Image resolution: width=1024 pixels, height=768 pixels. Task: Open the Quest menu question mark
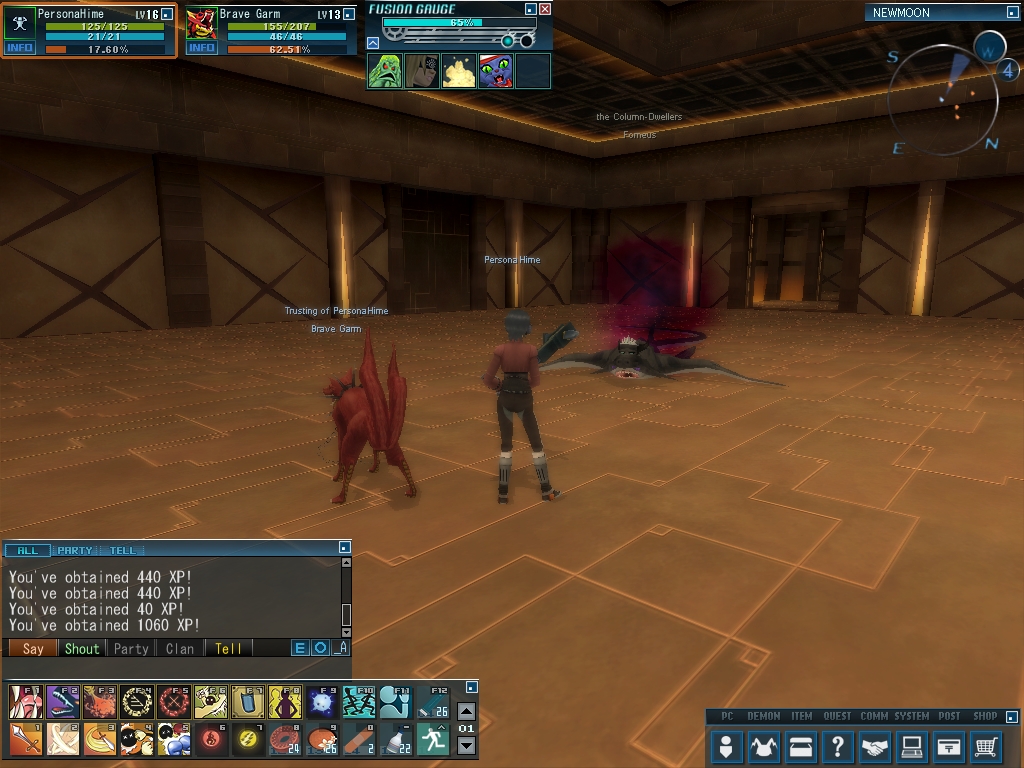click(838, 746)
